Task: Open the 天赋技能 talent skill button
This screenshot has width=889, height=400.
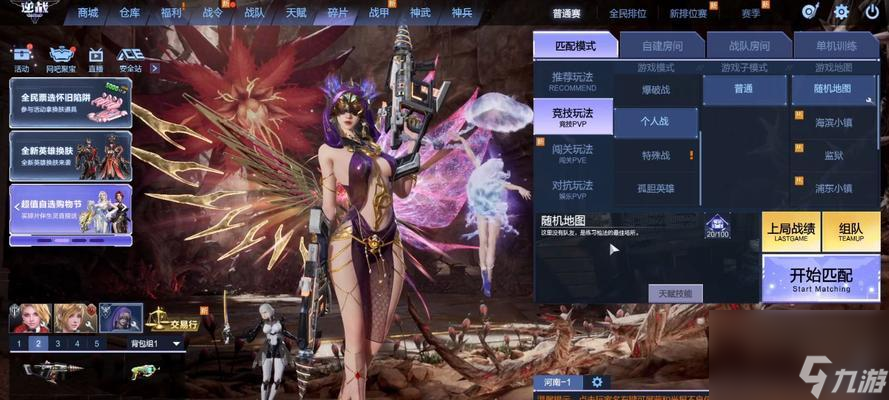Action: click(x=675, y=293)
